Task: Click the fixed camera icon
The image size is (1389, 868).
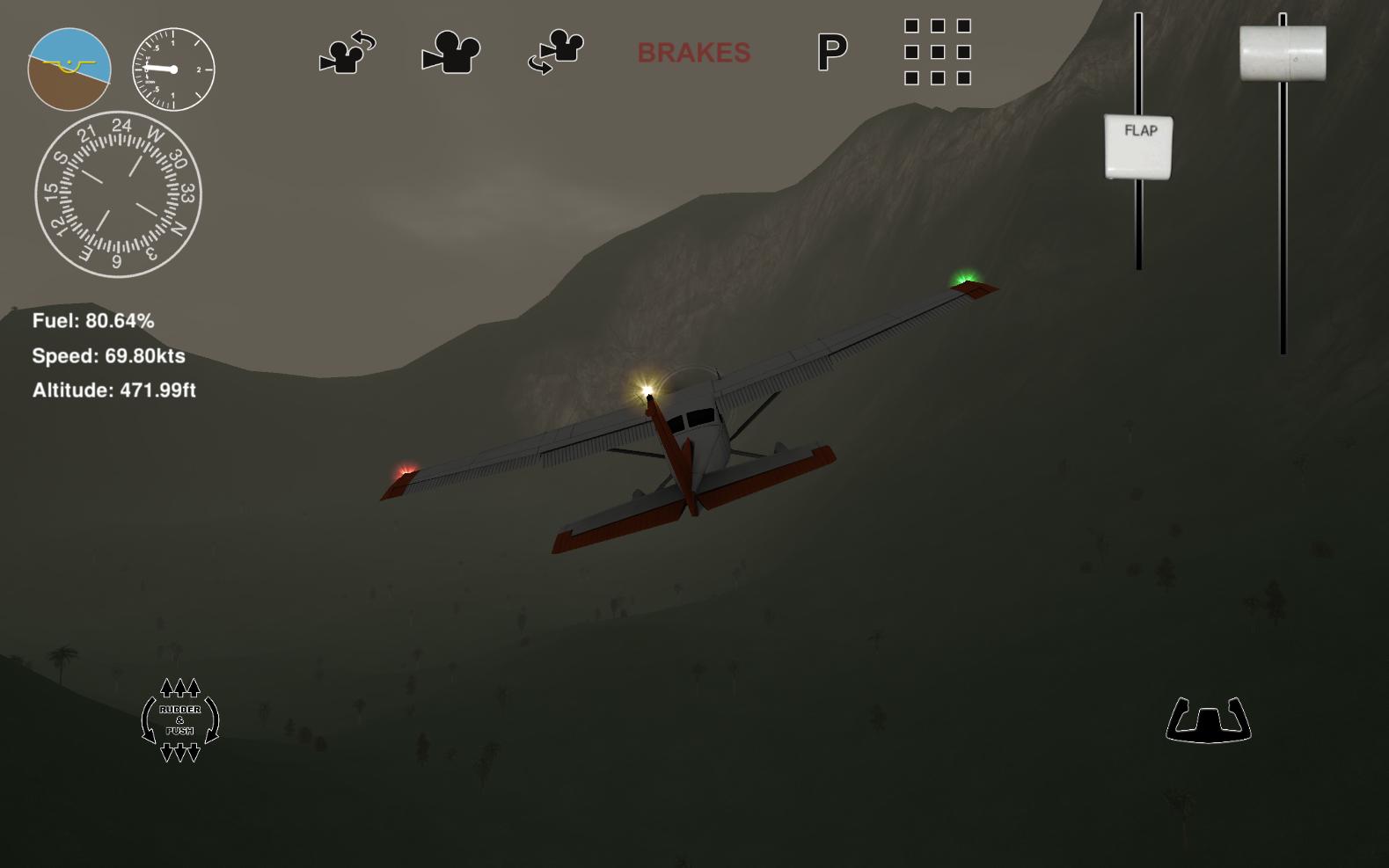Action: (x=451, y=51)
